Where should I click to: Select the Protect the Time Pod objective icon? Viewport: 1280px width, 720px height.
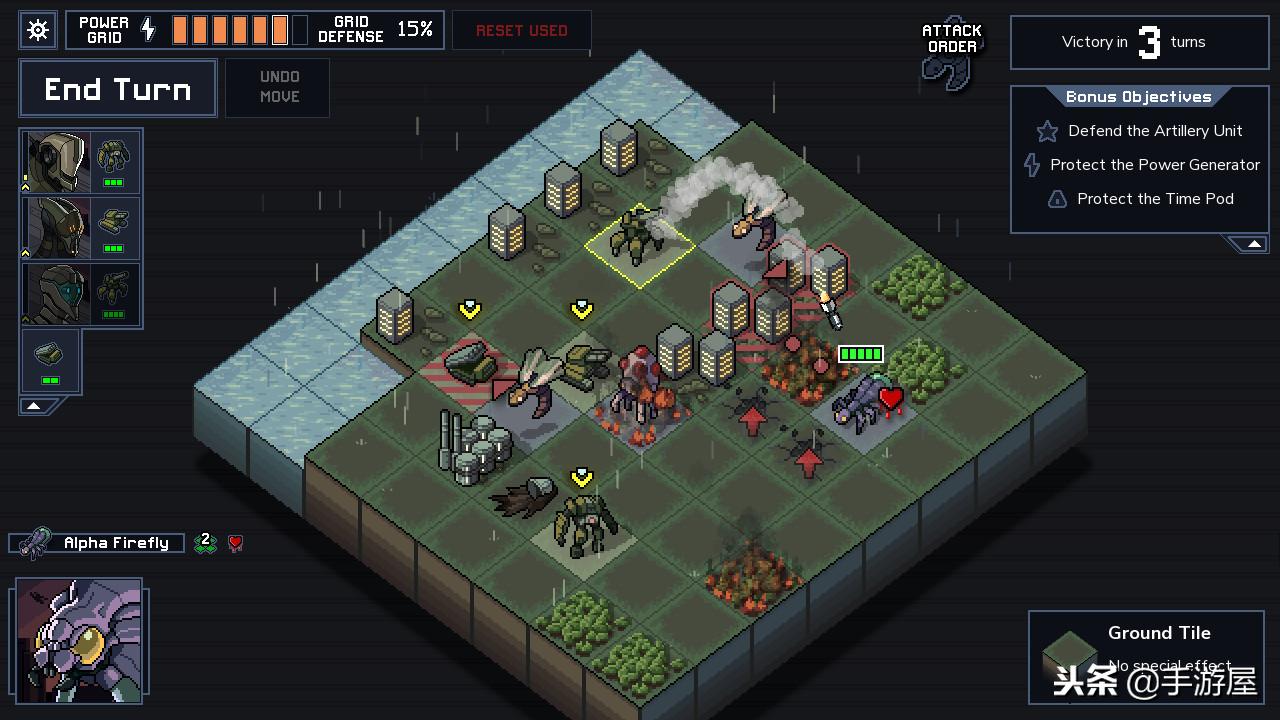point(1057,199)
